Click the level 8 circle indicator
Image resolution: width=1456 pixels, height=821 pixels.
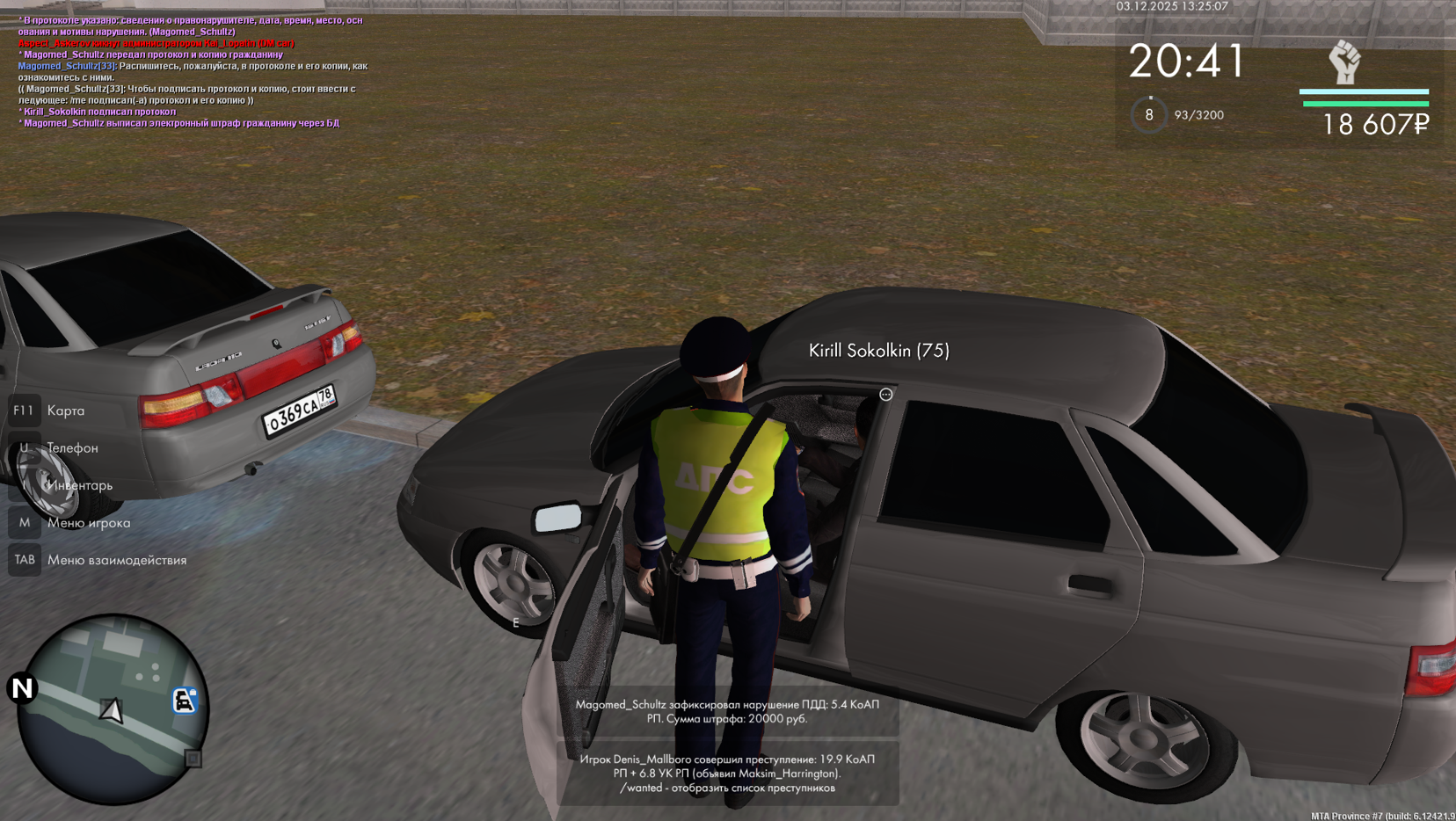coord(1148,115)
